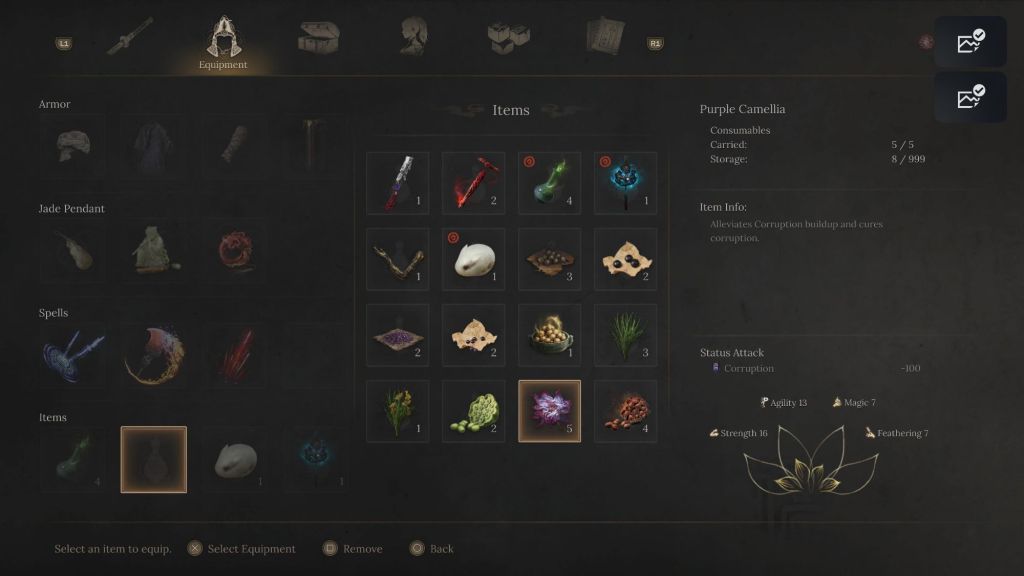Select the highlighted empty gourd equipment slot
This screenshot has width=1024, height=576.
click(154, 460)
